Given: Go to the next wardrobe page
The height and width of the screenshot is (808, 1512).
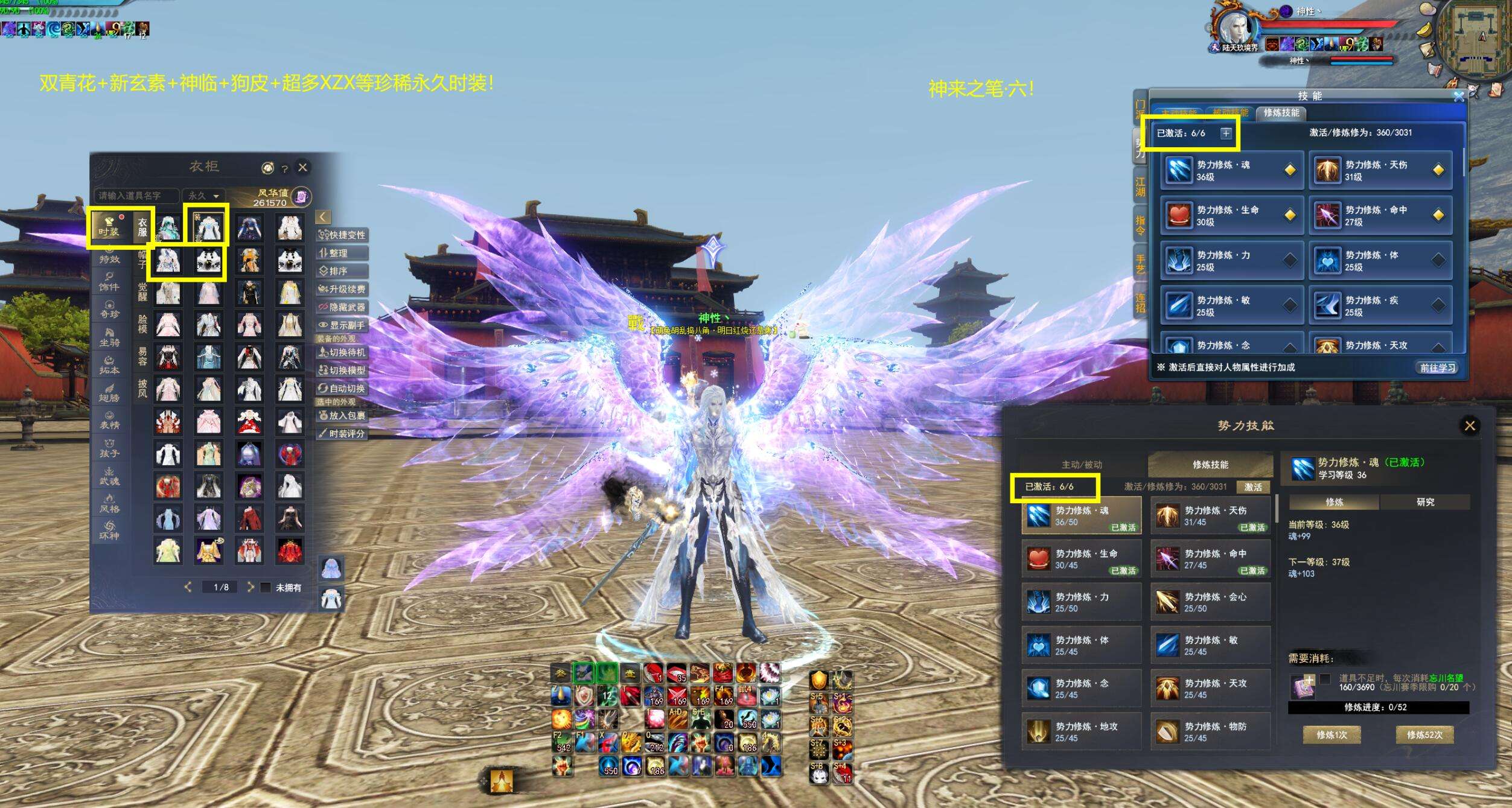Looking at the screenshot, I should [x=250, y=587].
